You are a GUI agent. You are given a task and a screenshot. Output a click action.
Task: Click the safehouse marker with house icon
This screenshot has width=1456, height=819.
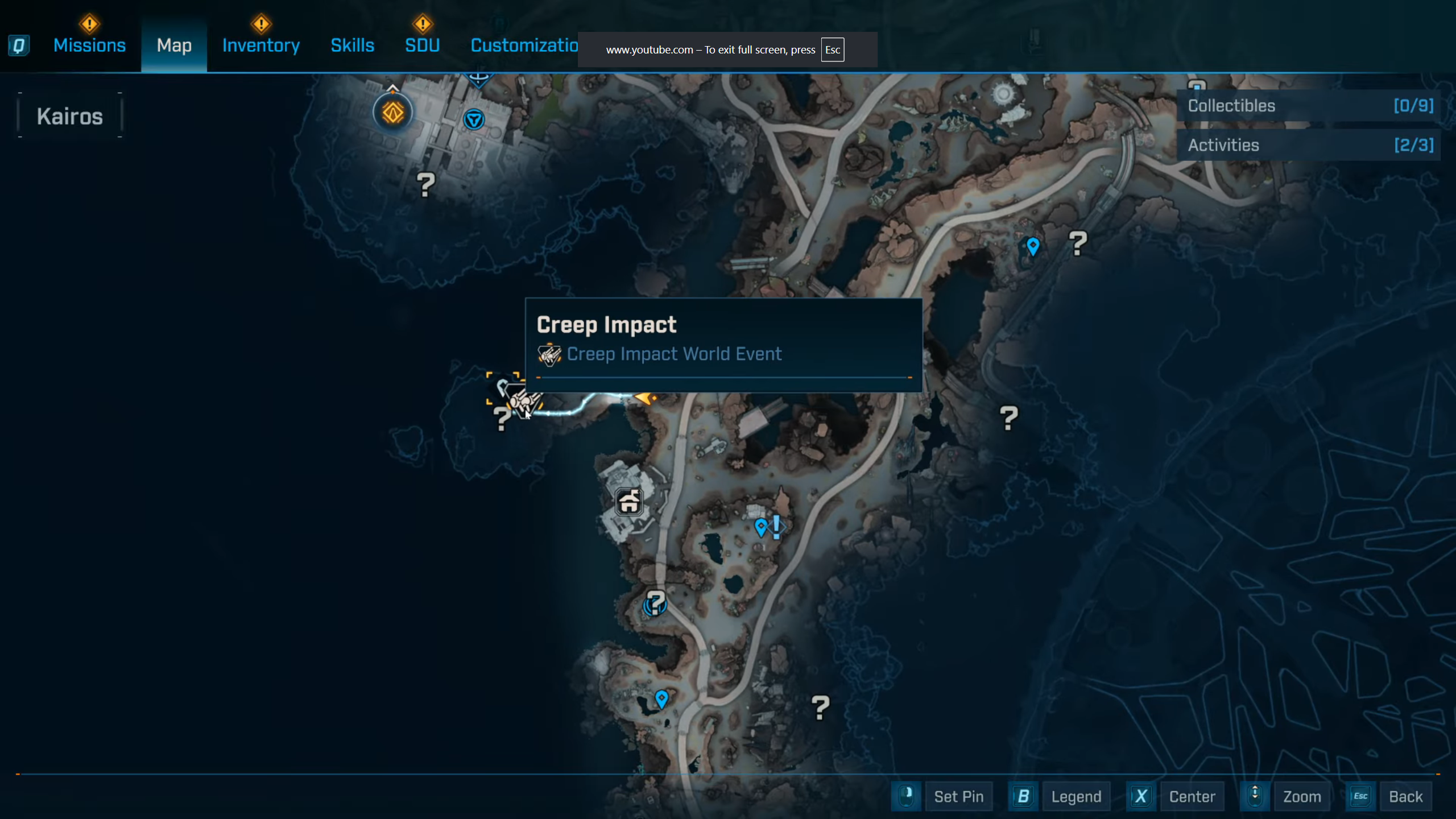tap(628, 502)
